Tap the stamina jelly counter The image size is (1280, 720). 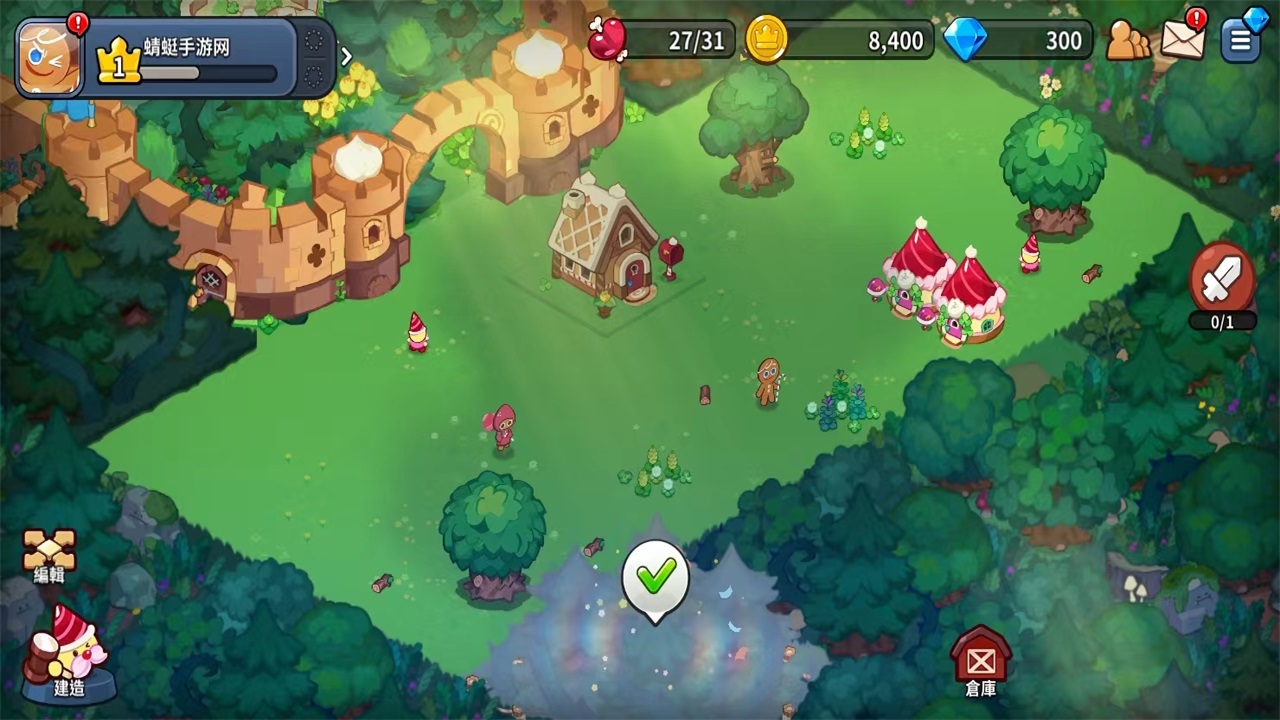(664, 40)
